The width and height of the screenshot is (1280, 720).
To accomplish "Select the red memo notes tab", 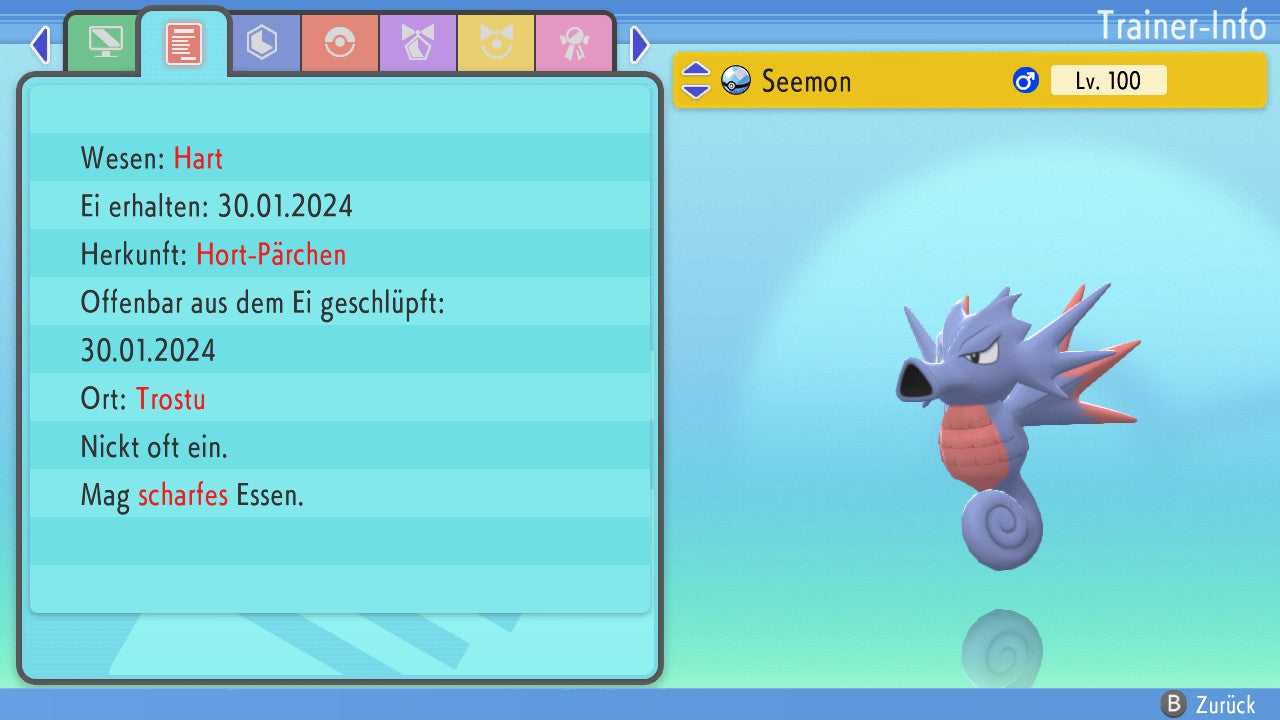I will pos(184,43).
